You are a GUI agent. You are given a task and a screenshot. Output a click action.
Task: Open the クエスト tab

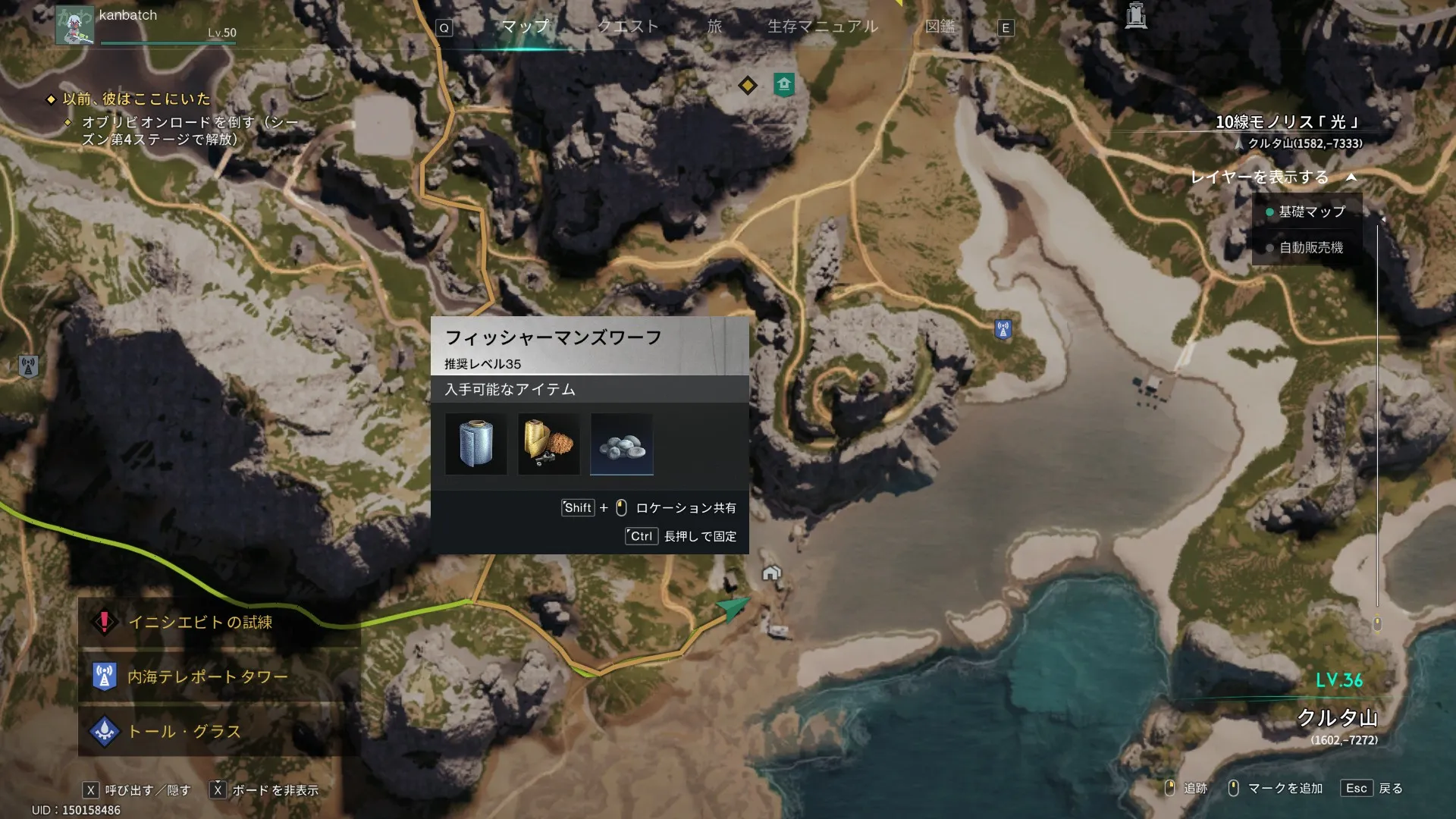627,27
